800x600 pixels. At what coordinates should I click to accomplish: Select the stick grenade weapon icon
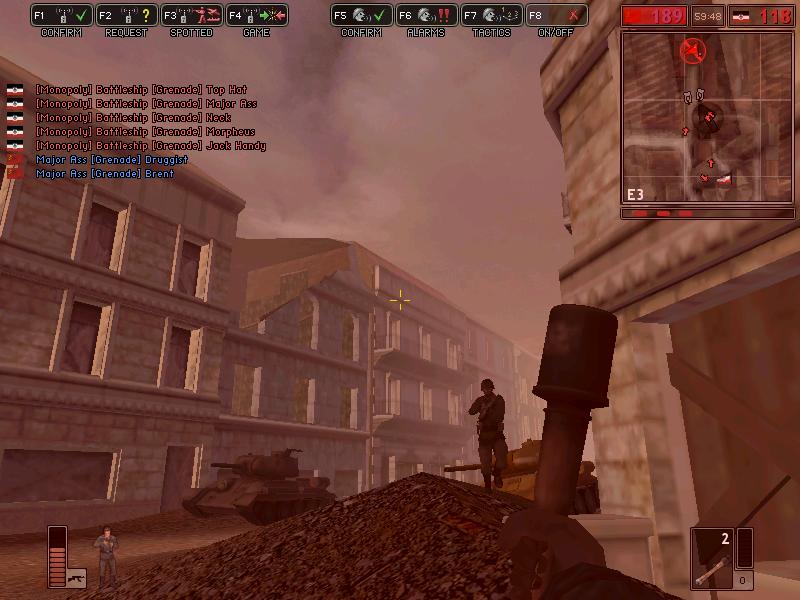[711, 558]
